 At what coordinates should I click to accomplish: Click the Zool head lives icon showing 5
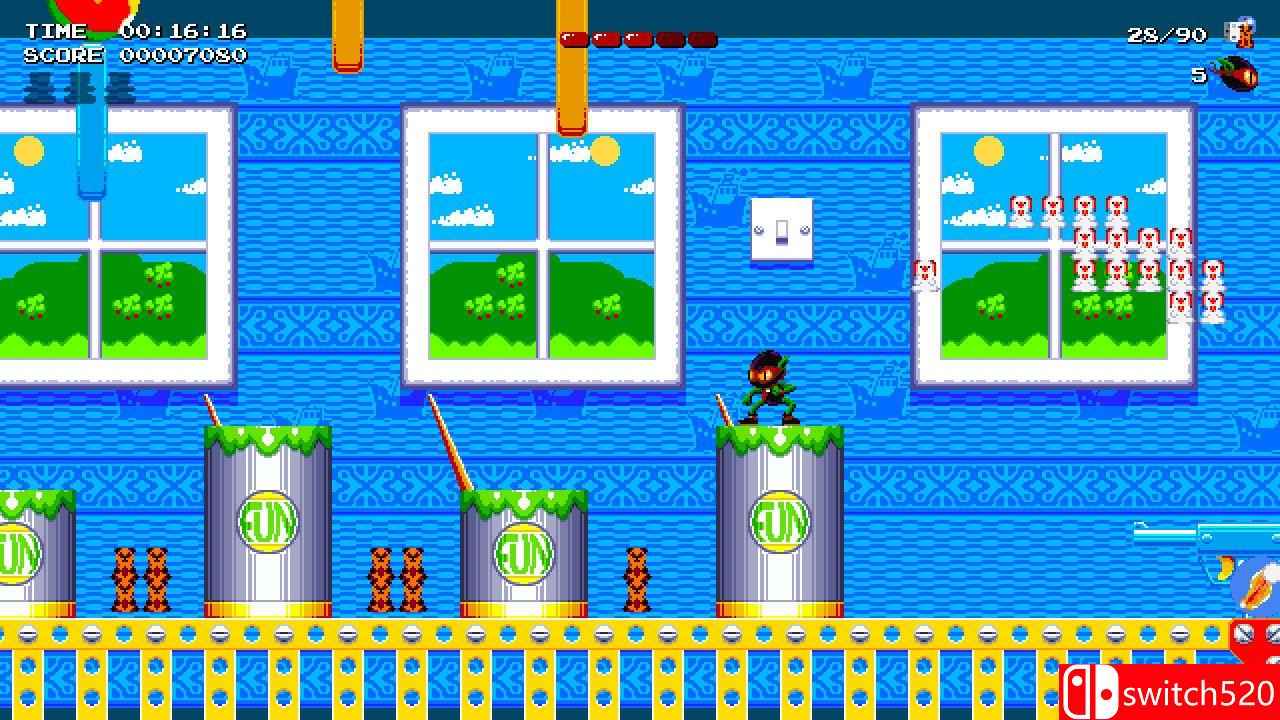(x=1235, y=72)
